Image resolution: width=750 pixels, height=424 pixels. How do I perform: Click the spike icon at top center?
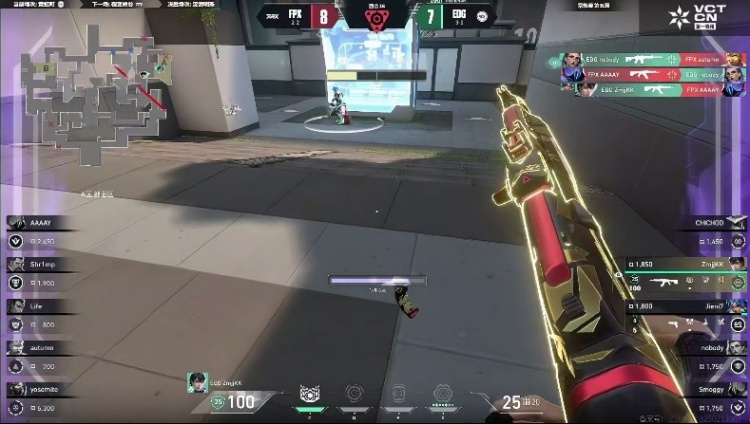pos(375,17)
